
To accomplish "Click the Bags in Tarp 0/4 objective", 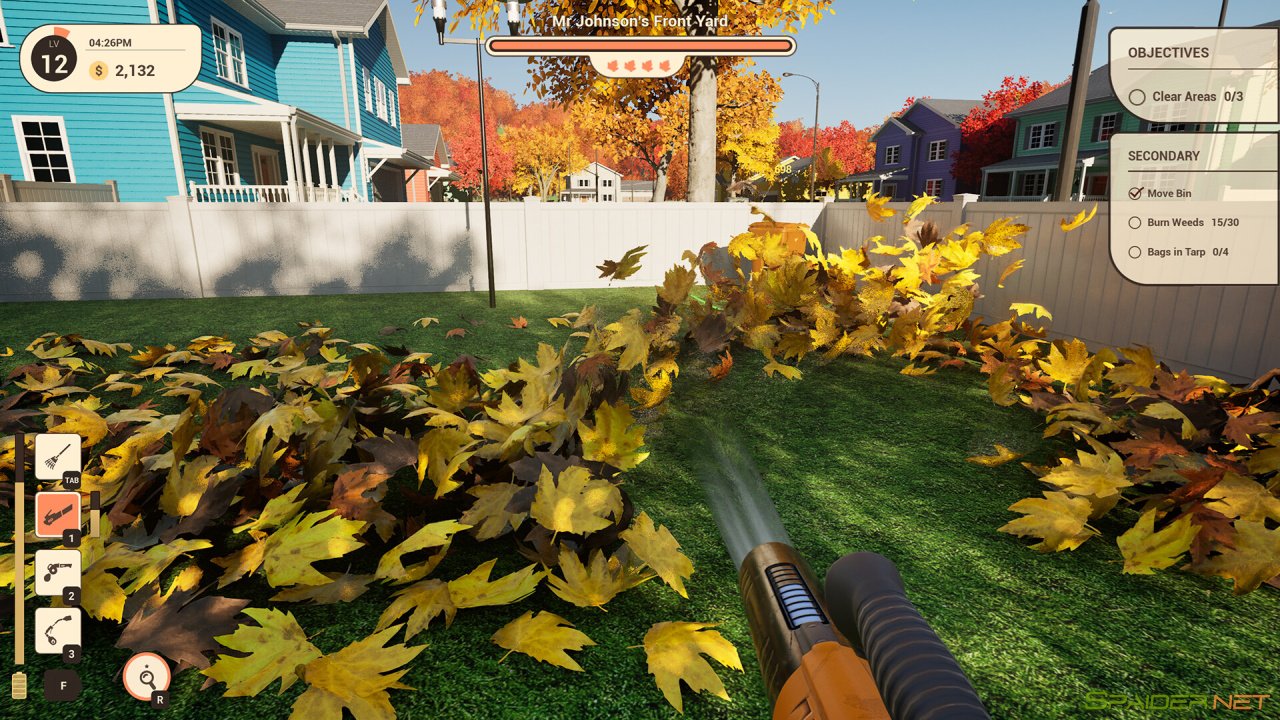I will [1137, 251].
